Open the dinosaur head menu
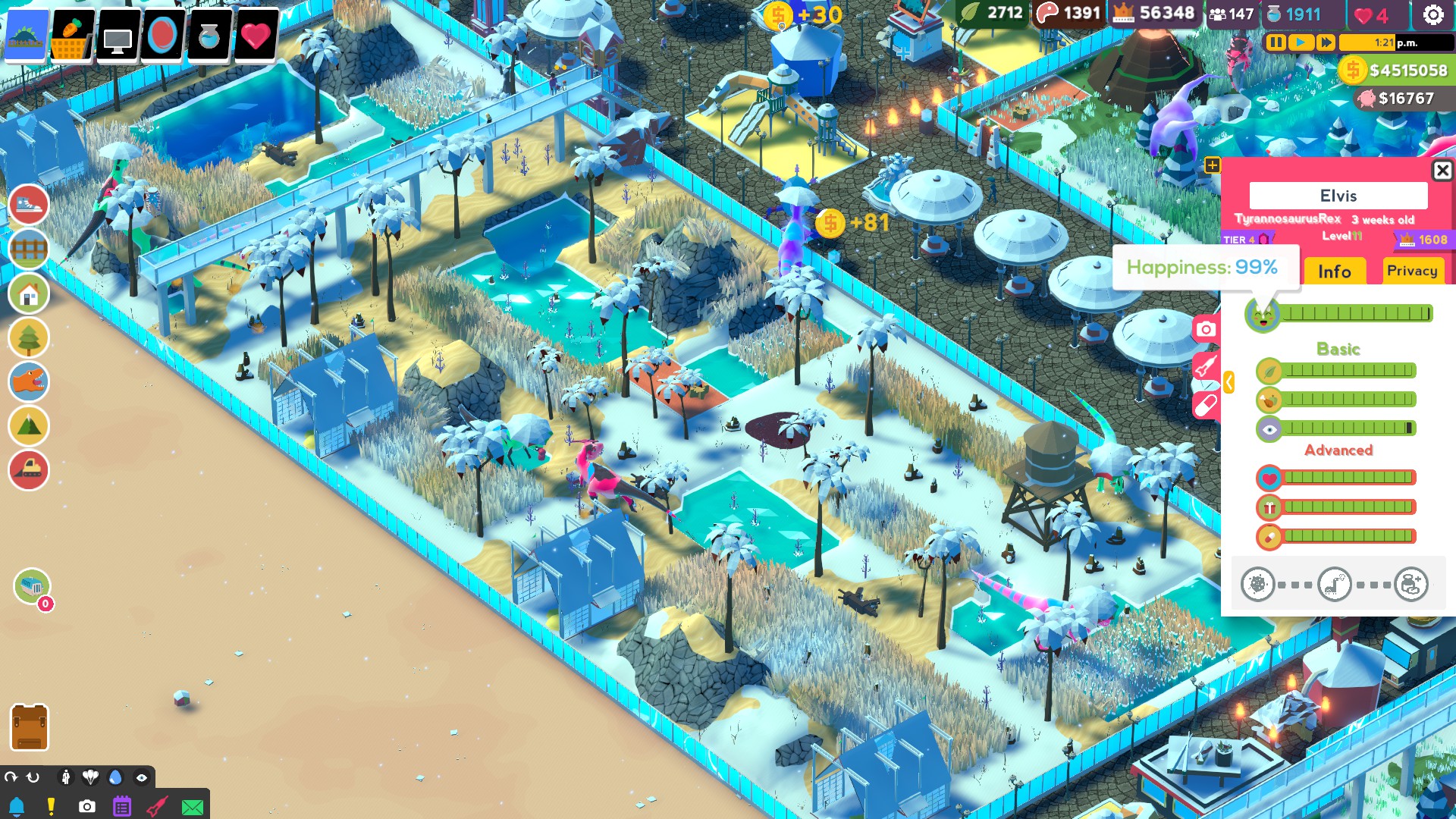The image size is (1456, 819). pyautogui.click(x=28, y=381)
